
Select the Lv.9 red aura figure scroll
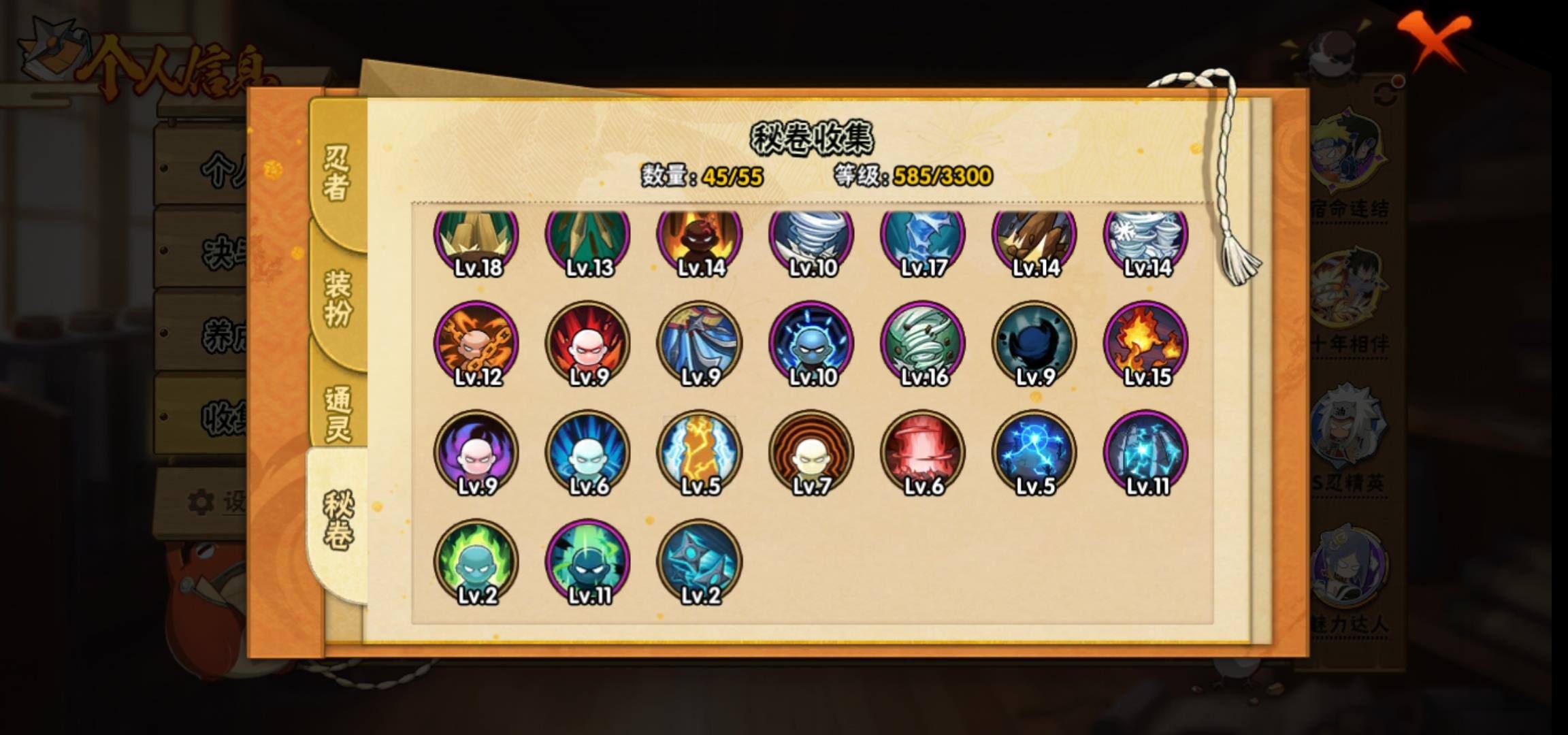click(588, 344)
